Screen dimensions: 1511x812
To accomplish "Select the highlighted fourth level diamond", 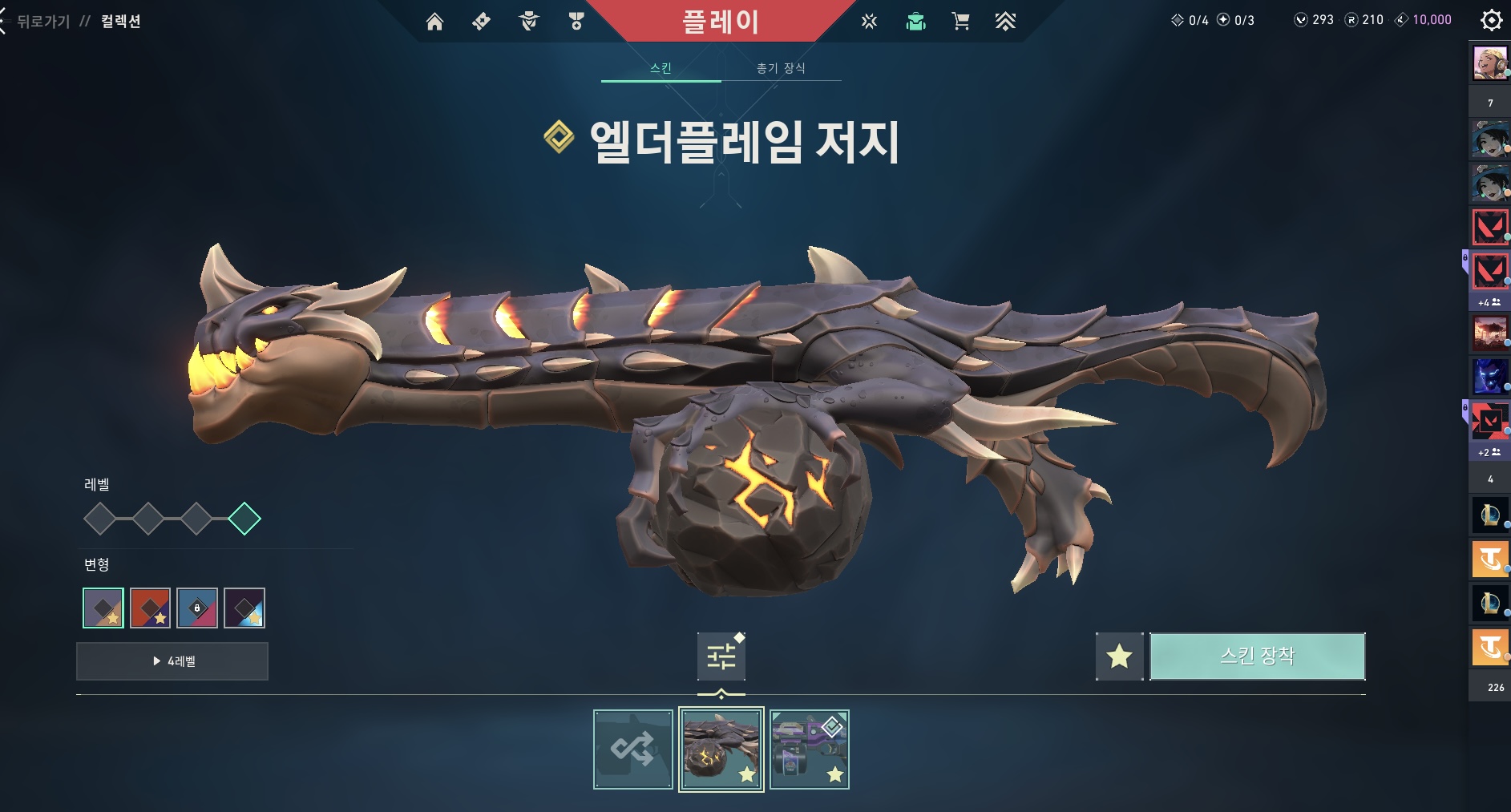I will [244, 519].
